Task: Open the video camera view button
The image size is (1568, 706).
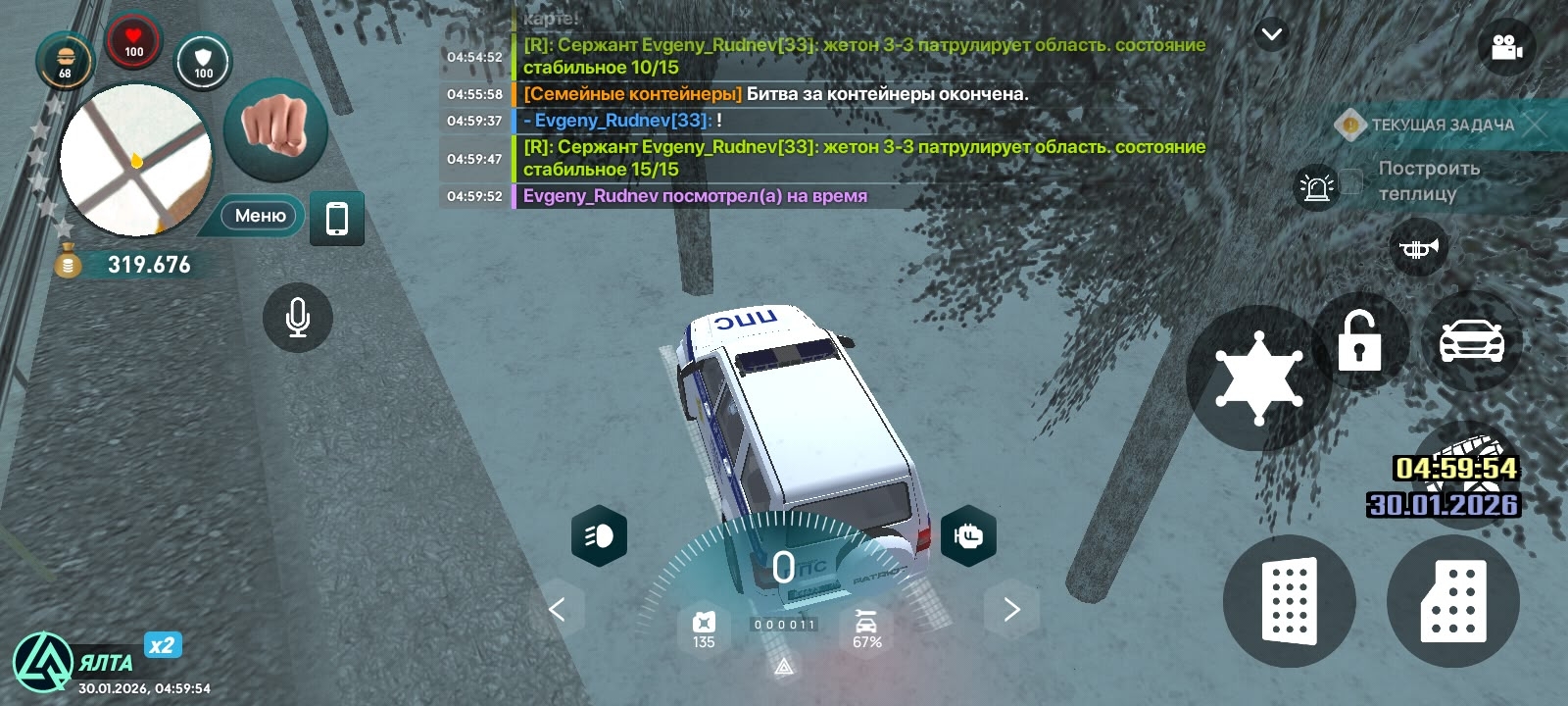Action: (x=1505, y=47)
